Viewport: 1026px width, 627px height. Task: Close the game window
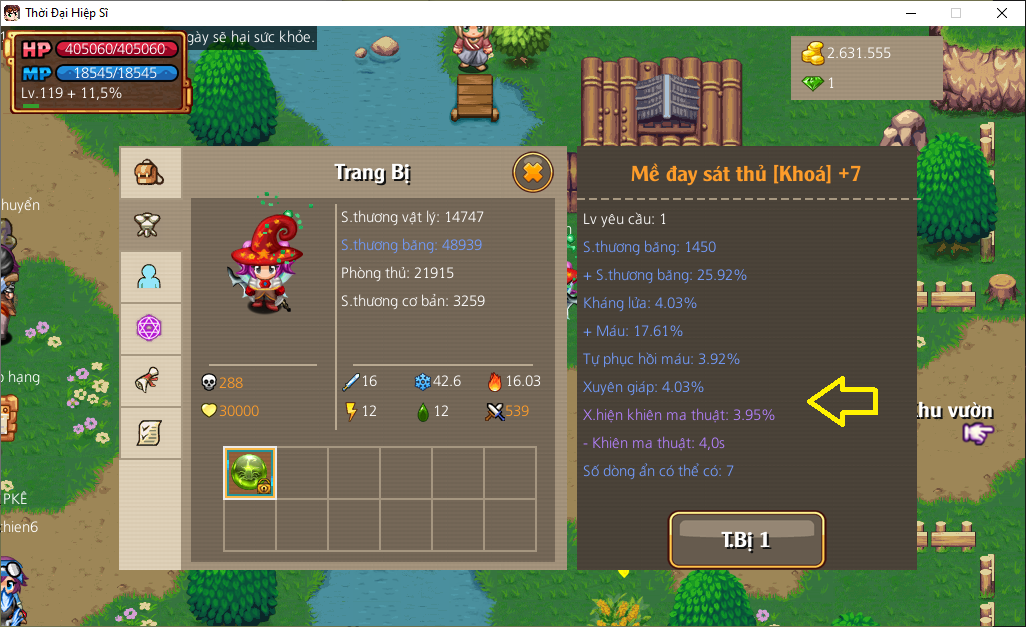(x=1001, y=13)
